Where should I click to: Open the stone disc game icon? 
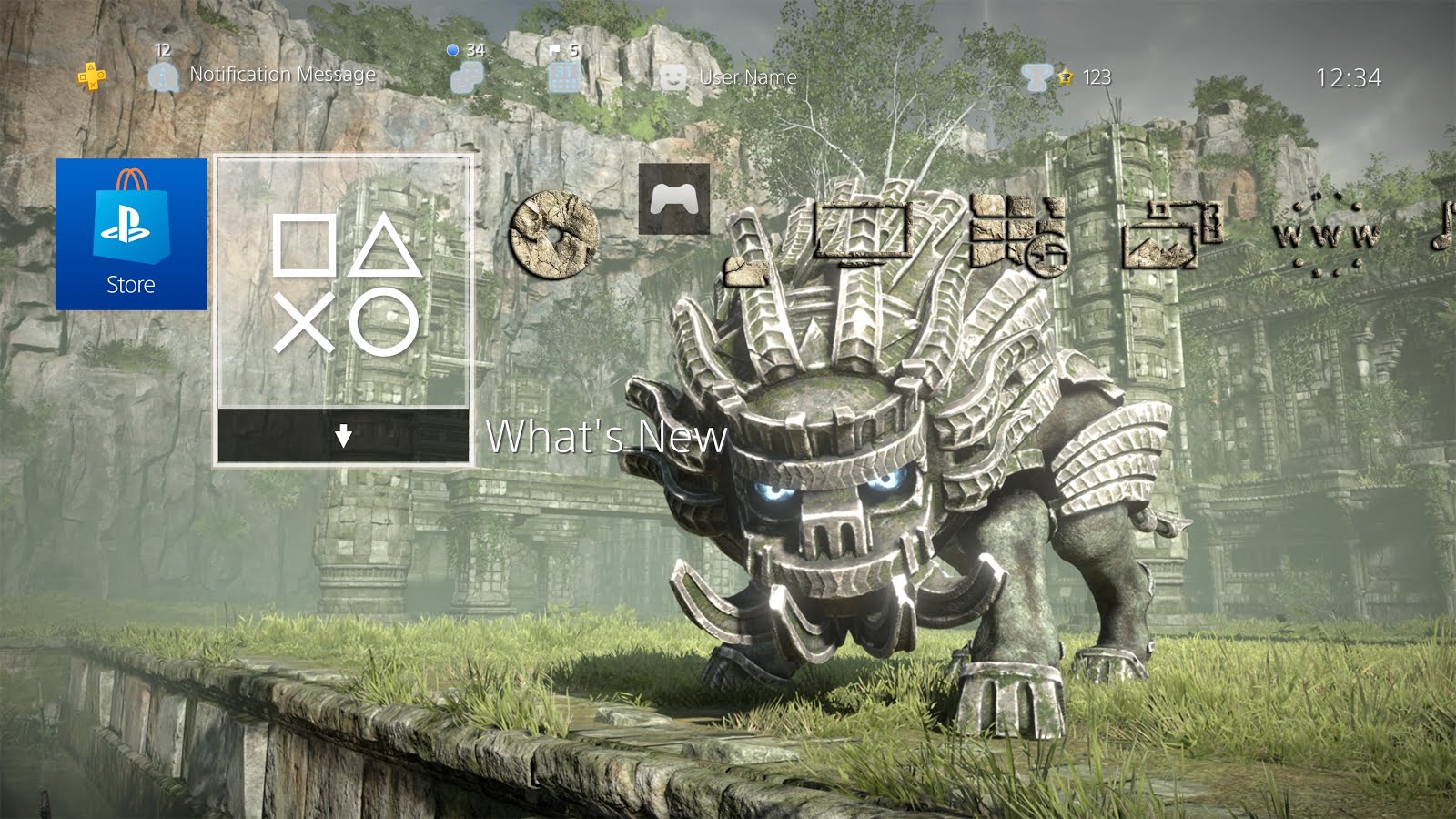553,234
